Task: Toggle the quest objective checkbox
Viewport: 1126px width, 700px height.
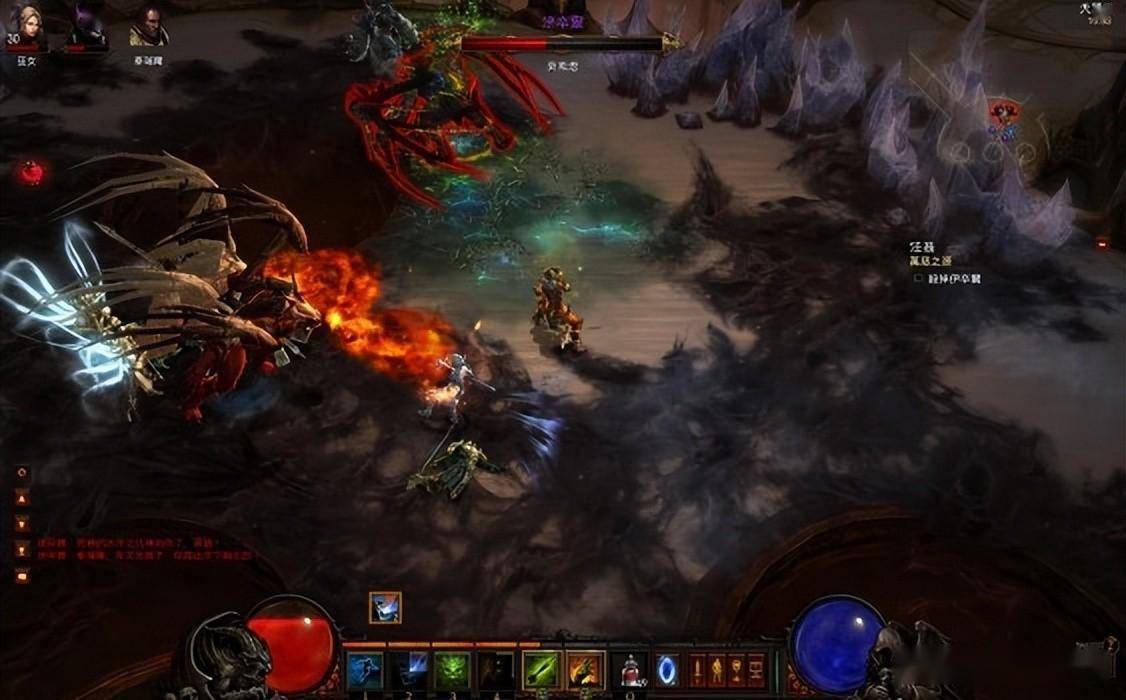Action: click(918, 279)
